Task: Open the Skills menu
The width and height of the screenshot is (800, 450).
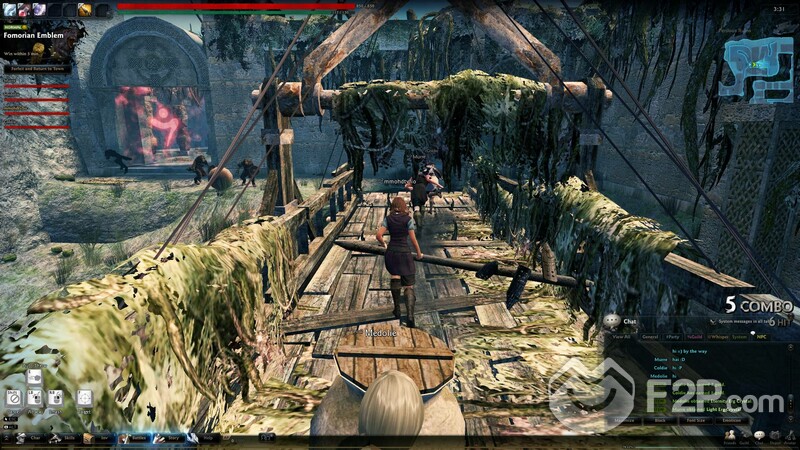Action: (x=64, y=437)
